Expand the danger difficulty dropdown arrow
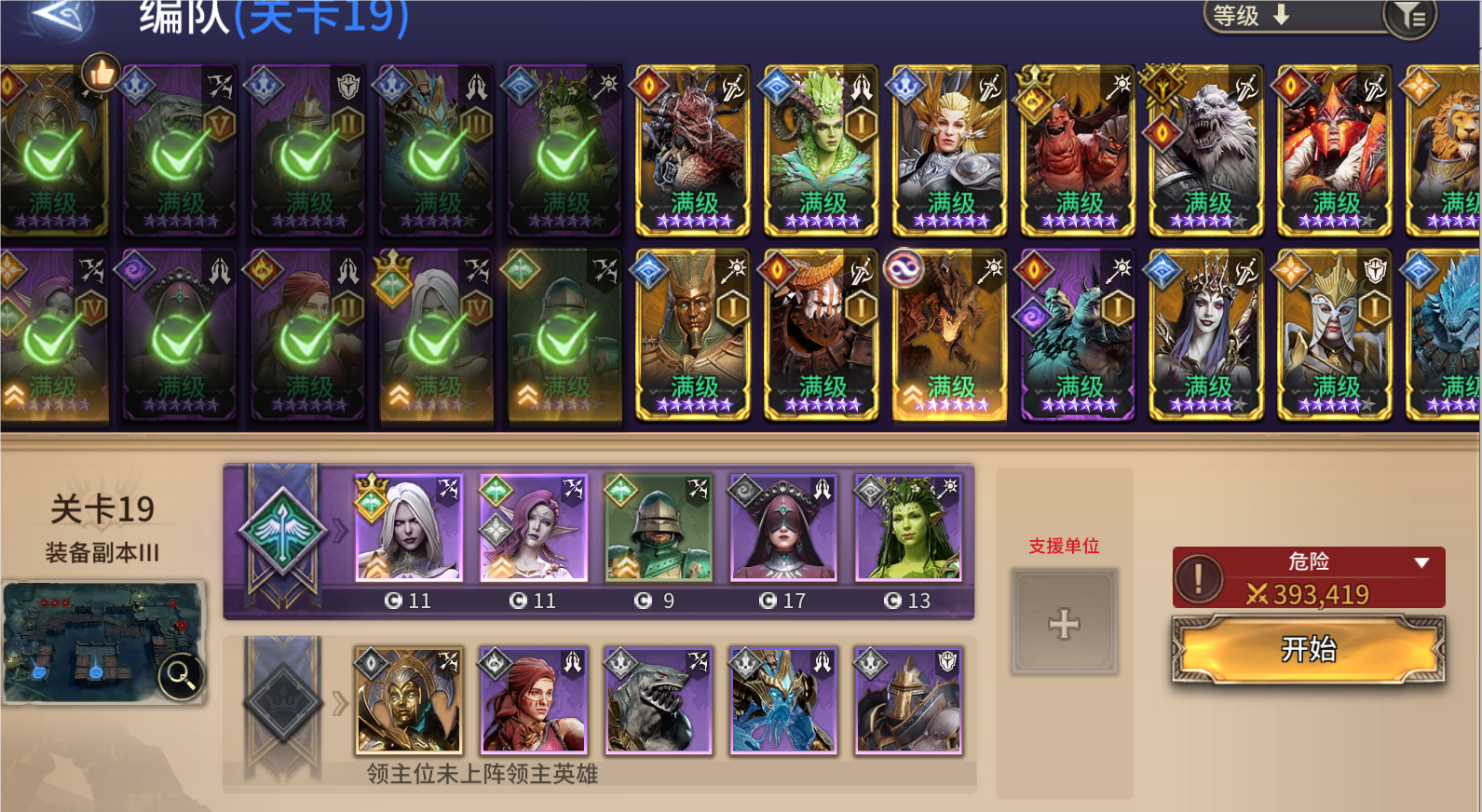Viewport: 1482px width, 812px height. [1422, 561]
